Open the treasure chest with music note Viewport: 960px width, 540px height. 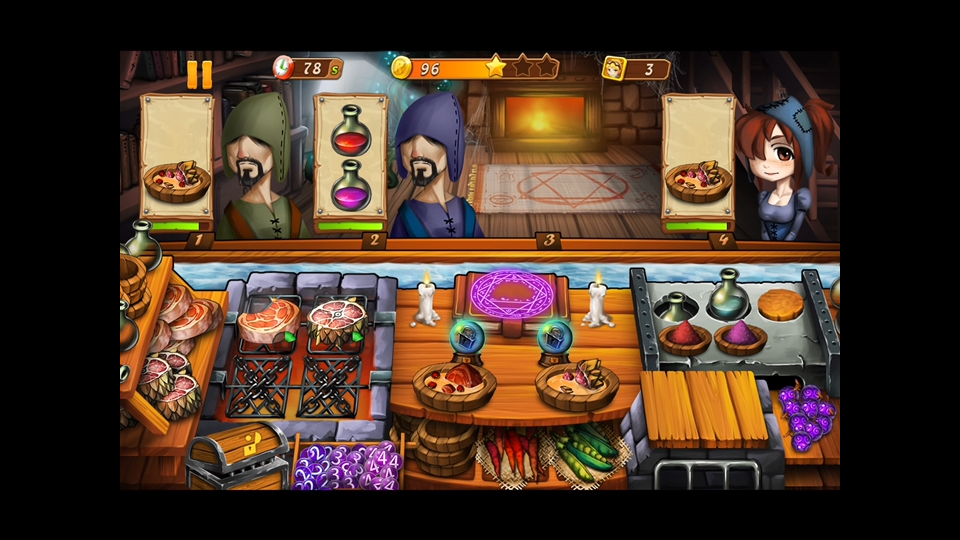pos(237,455)
